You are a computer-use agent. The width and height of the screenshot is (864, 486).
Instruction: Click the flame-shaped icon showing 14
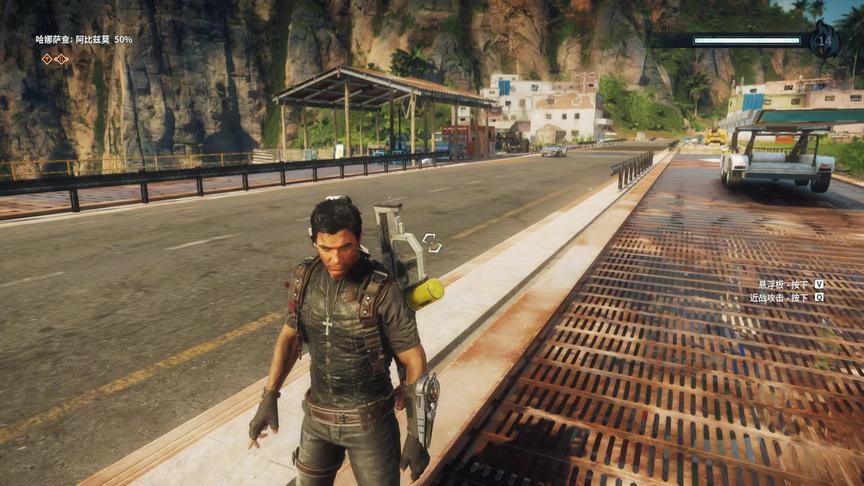(824, 41)
